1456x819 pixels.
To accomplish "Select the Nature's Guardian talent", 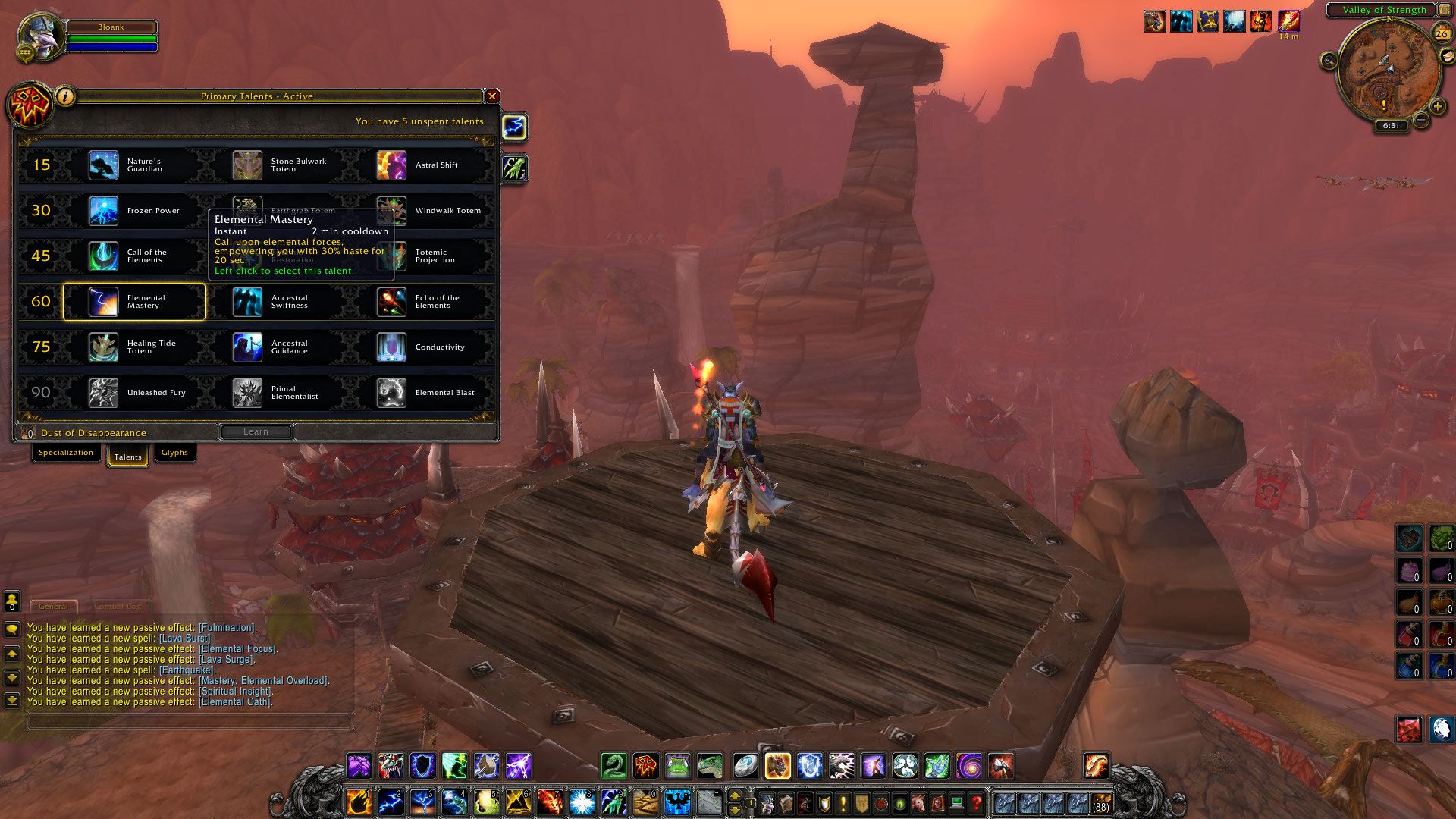I will click(x=133, y=165).
